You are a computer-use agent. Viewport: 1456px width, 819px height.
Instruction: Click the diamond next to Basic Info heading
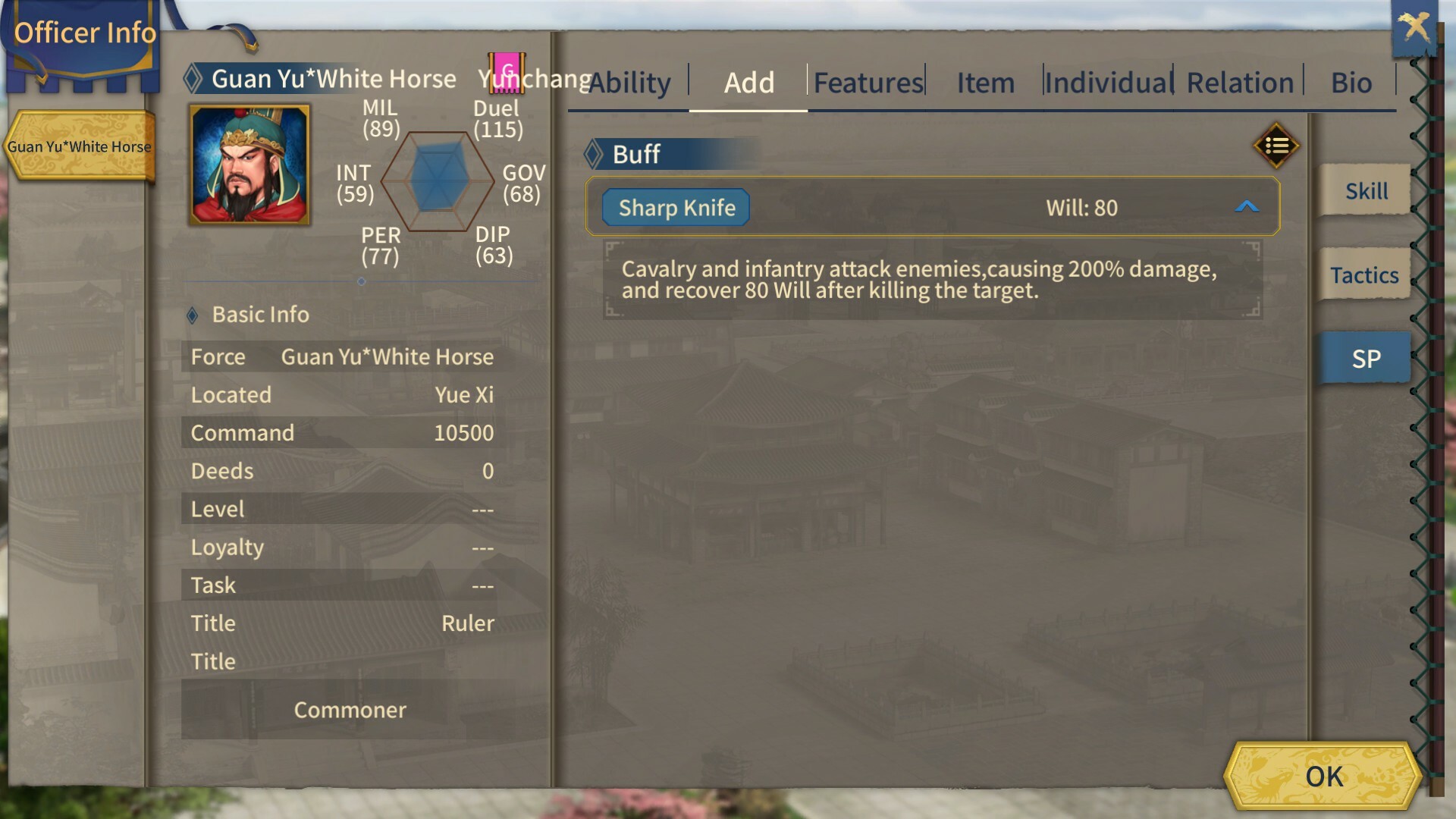[193, 314]
